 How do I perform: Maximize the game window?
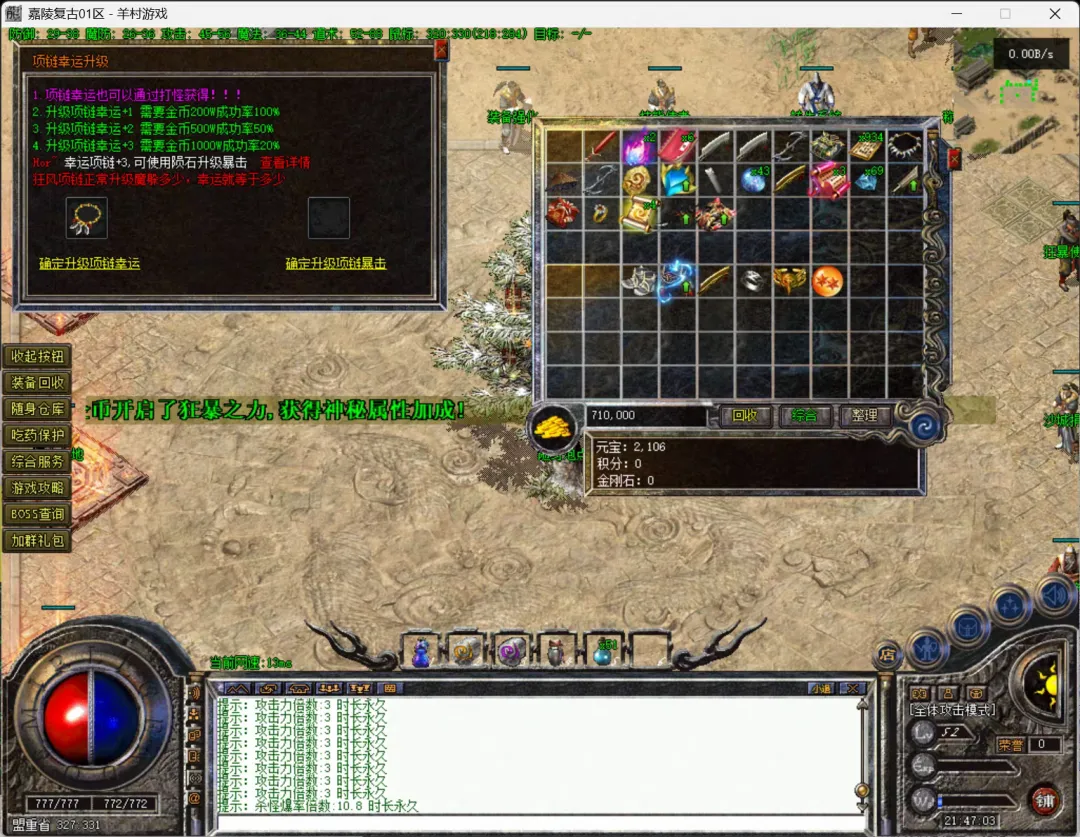1005,14
